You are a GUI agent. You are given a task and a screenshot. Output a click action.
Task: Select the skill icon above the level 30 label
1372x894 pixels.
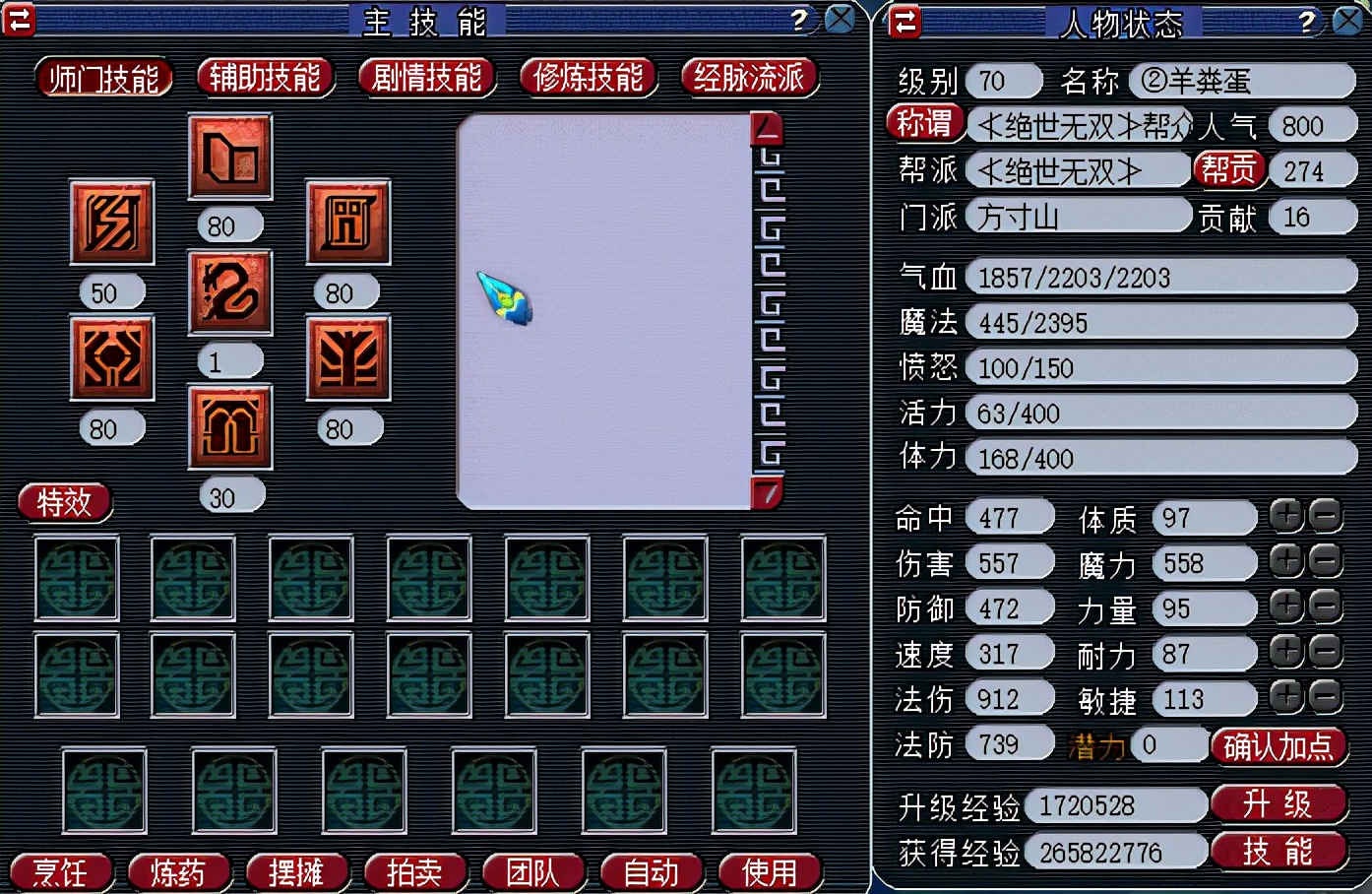[229, 428]
